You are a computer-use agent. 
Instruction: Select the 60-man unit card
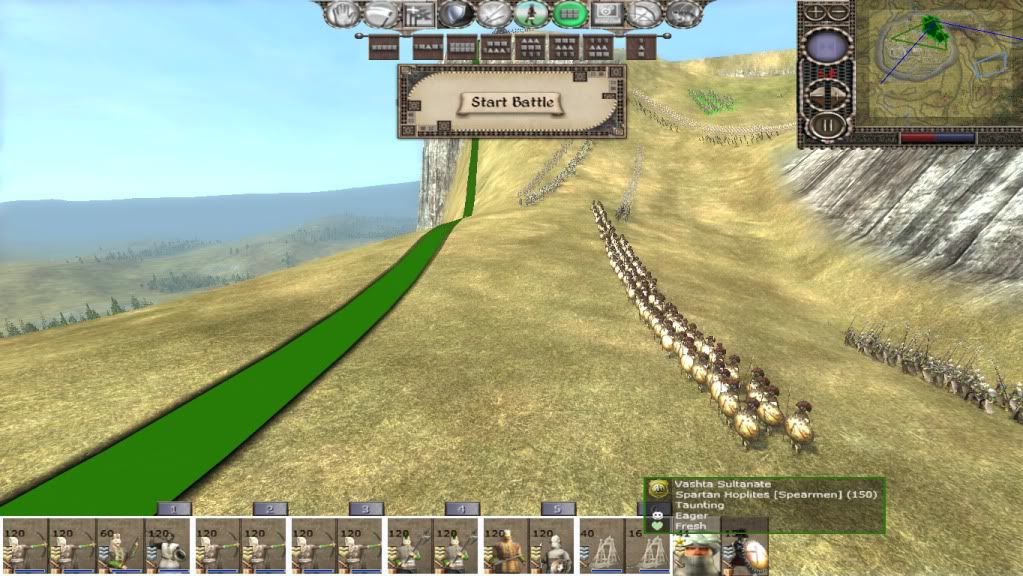[x=120, y=546]
